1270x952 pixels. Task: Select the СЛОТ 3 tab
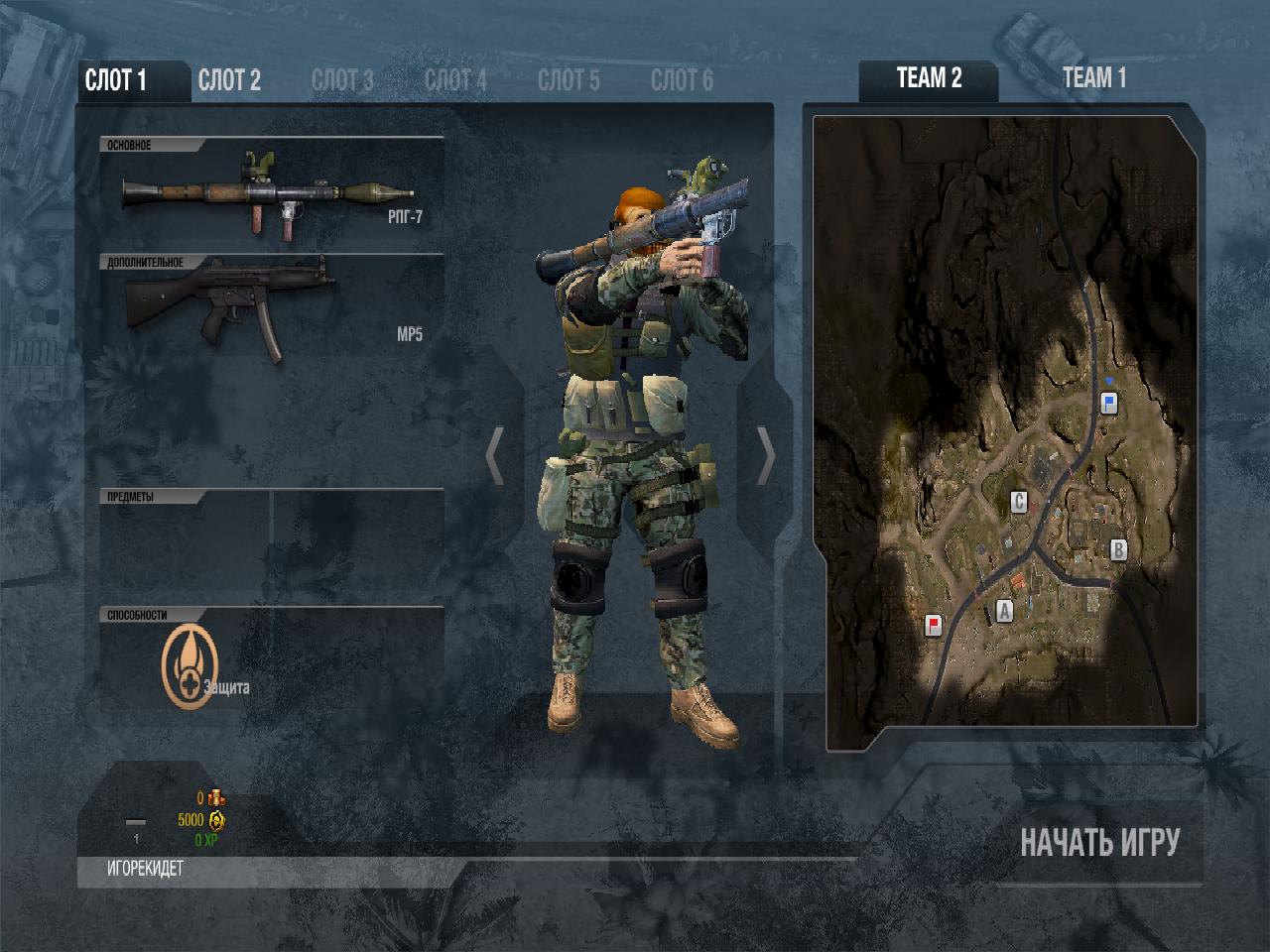[x=342, y=81]
